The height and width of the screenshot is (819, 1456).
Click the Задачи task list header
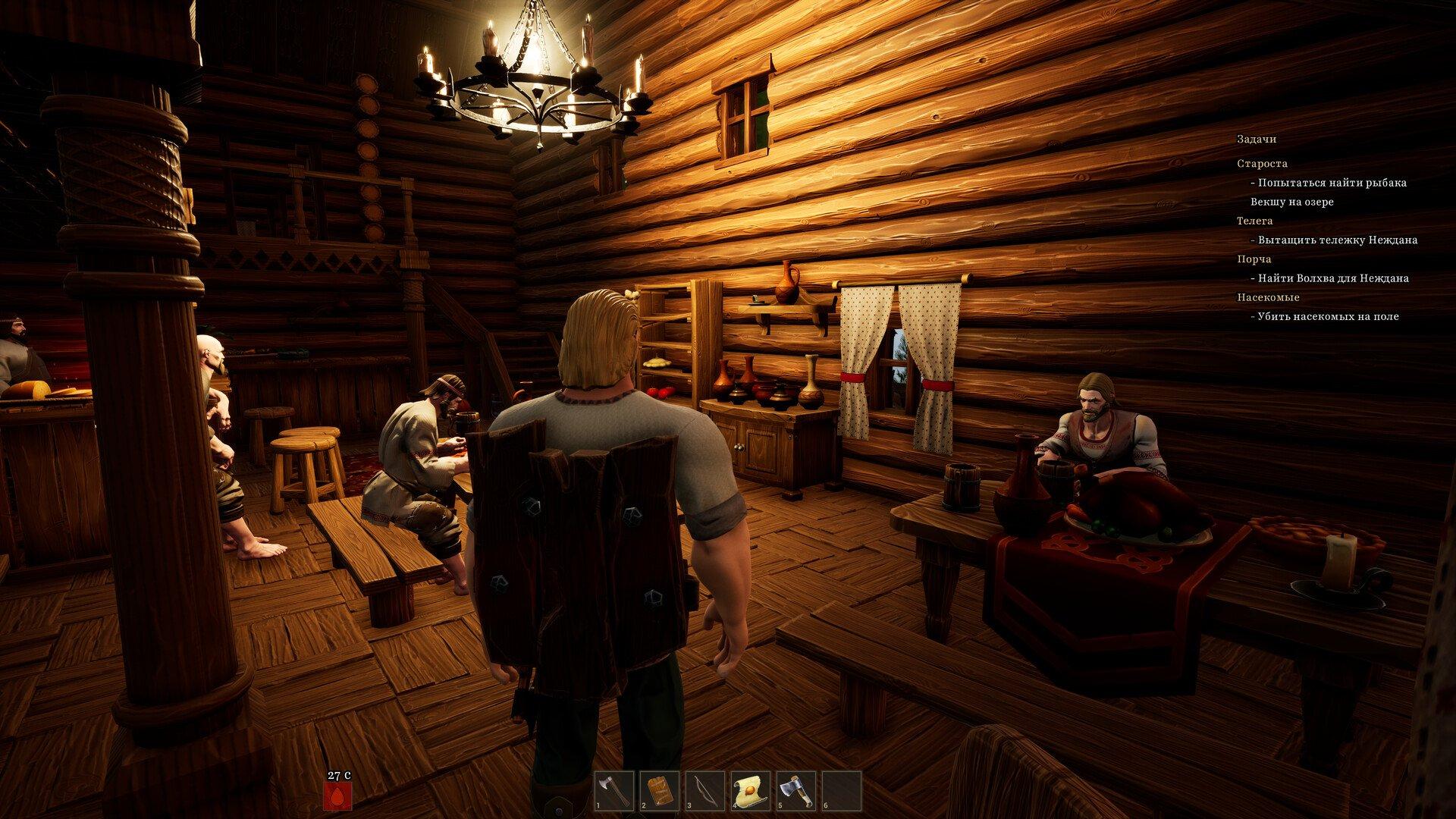coord(1257,140)
